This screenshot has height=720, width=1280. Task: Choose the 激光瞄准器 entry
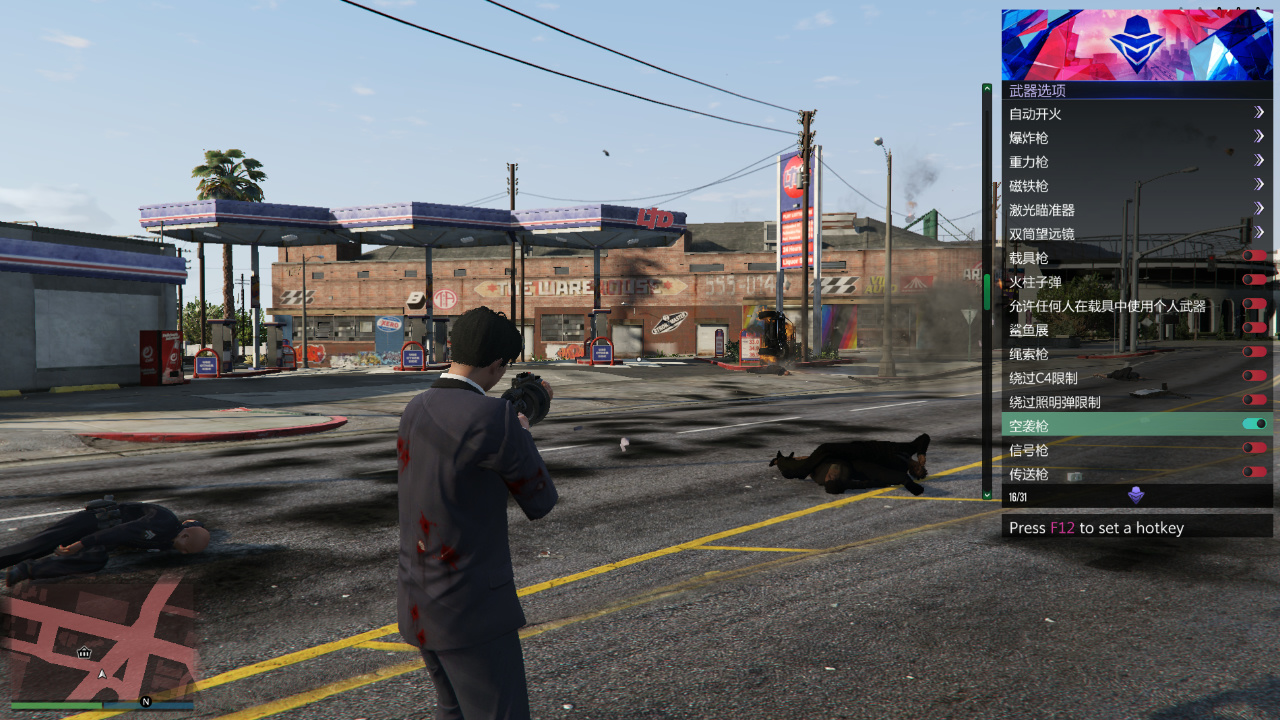pyautogui.click(x=1136, y=210)
